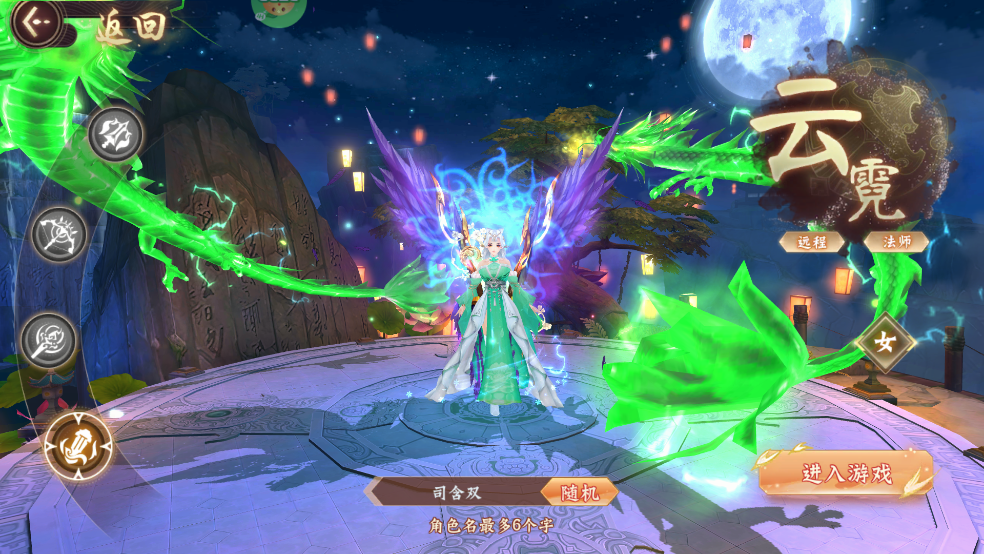The height and width of the screenshot is (554, 984).
Task: Edit the character name field 司含双
Action: click(455, 492)
